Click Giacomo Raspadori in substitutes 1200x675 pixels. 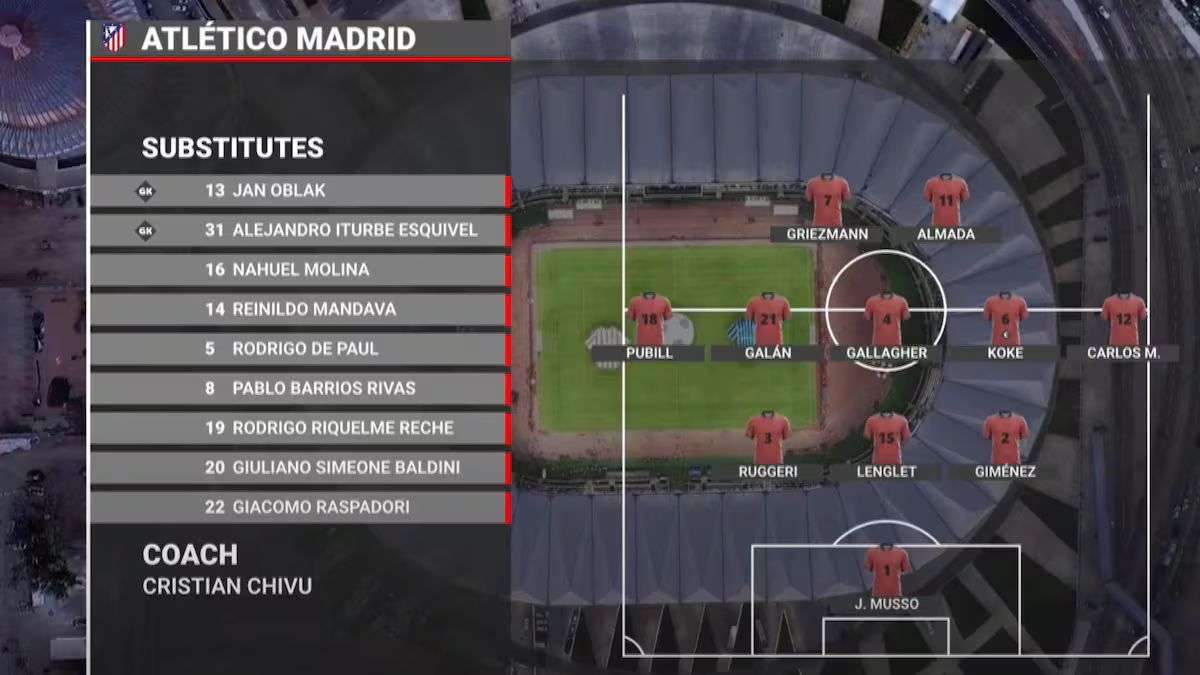(x=300, y=507)
